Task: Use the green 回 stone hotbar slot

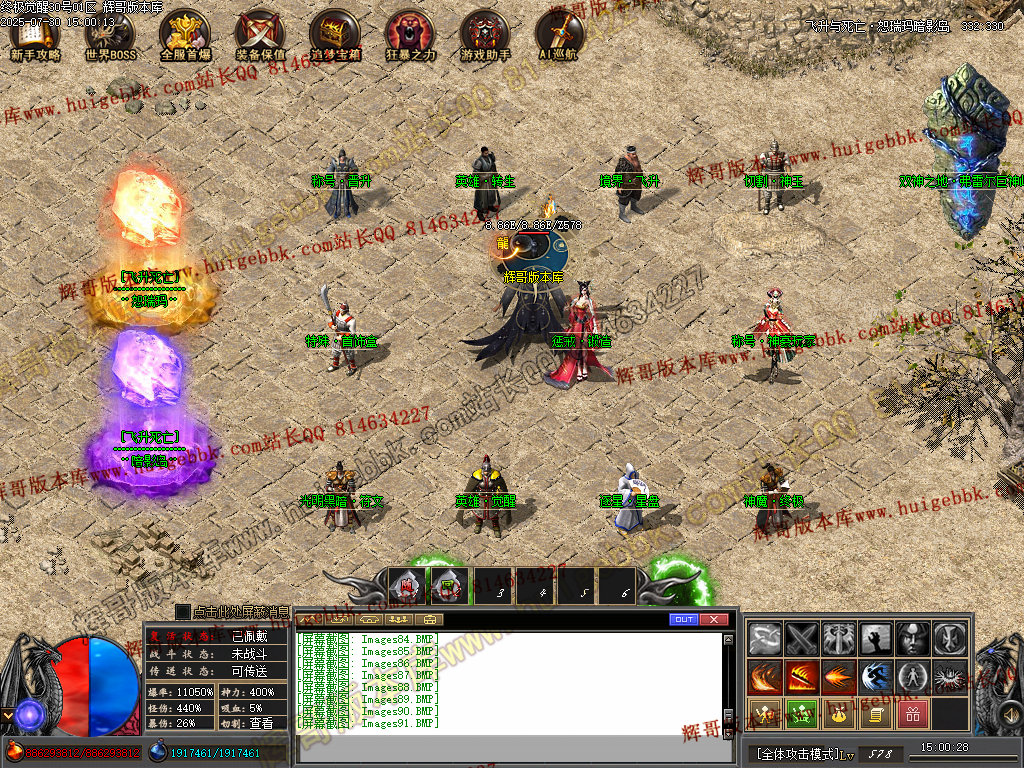Action: pos(449,585)
